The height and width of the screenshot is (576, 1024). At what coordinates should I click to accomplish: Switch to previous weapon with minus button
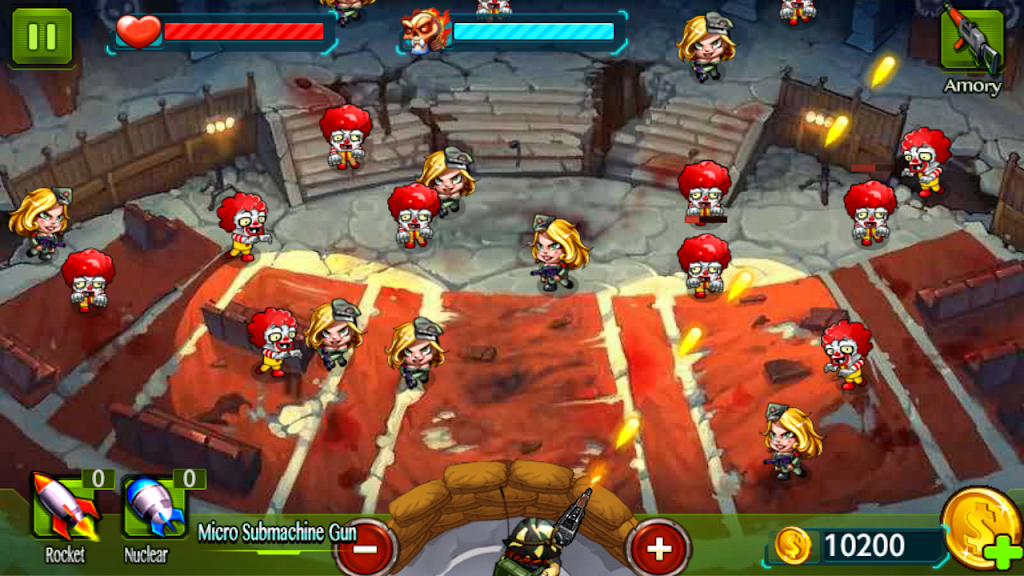pyautogui.click(x=365, y=547)
